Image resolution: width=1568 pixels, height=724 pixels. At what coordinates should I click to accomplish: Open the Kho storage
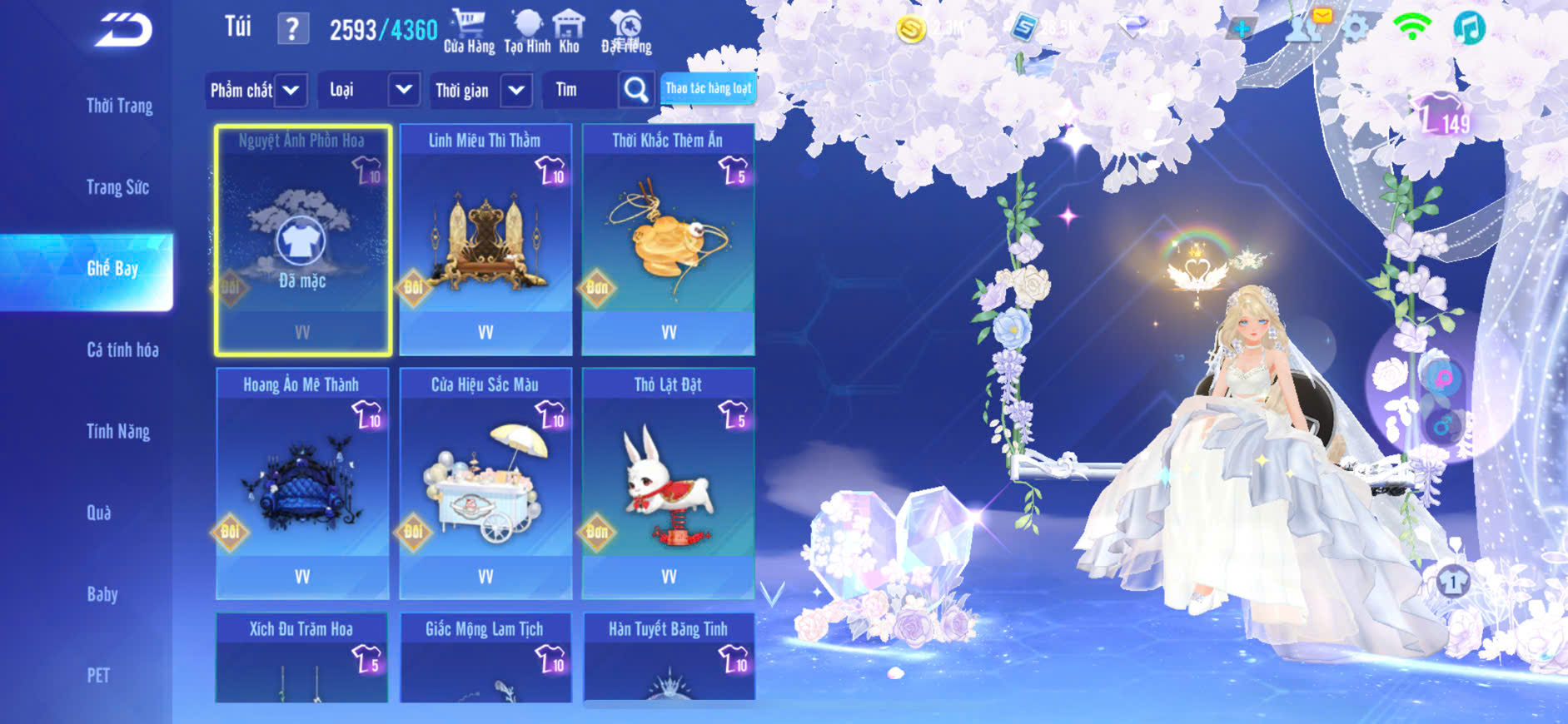569,32
